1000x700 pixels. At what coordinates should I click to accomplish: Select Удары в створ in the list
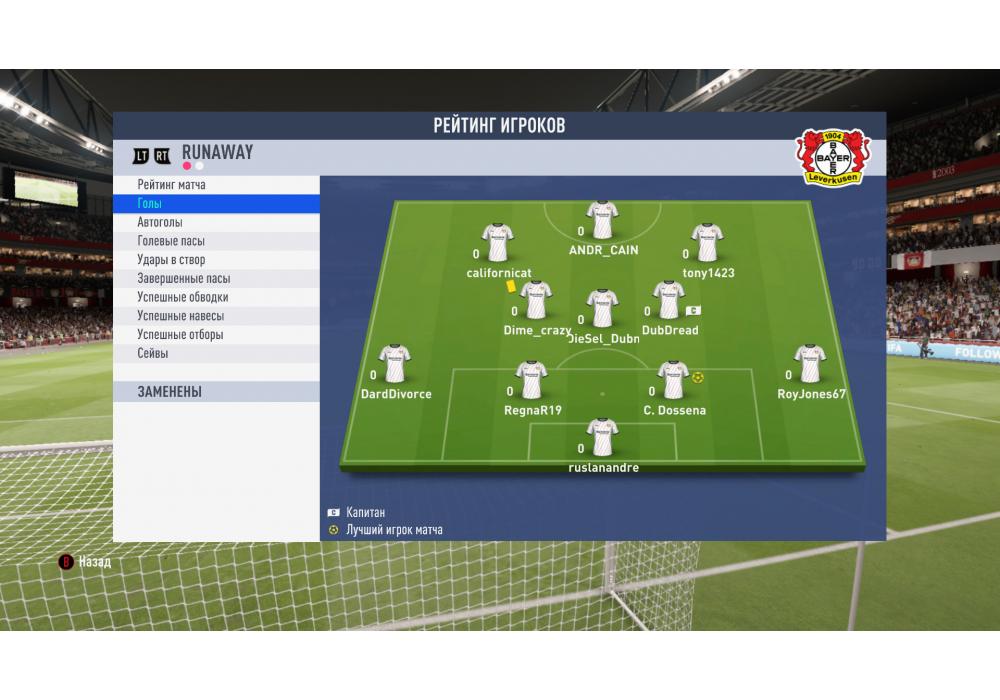click(x=216, y=260)
